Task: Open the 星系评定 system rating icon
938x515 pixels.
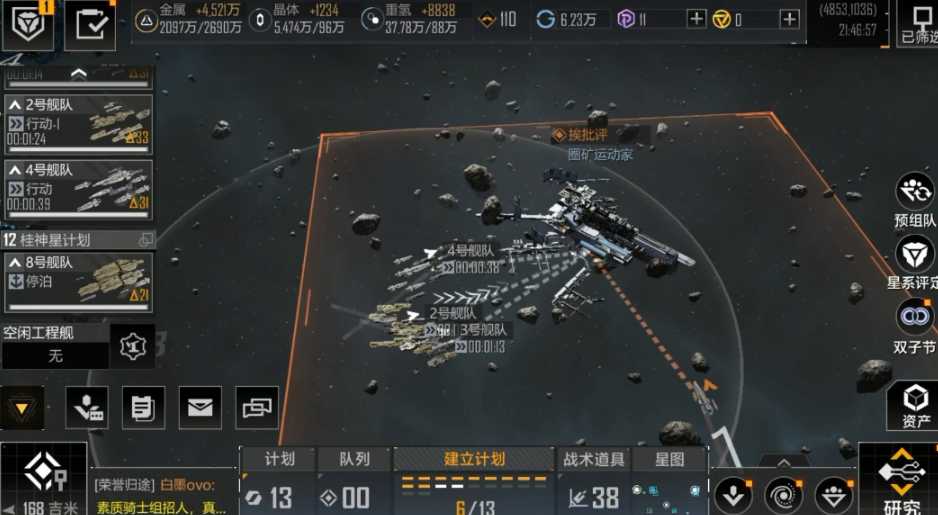Action: pos(915,262)
